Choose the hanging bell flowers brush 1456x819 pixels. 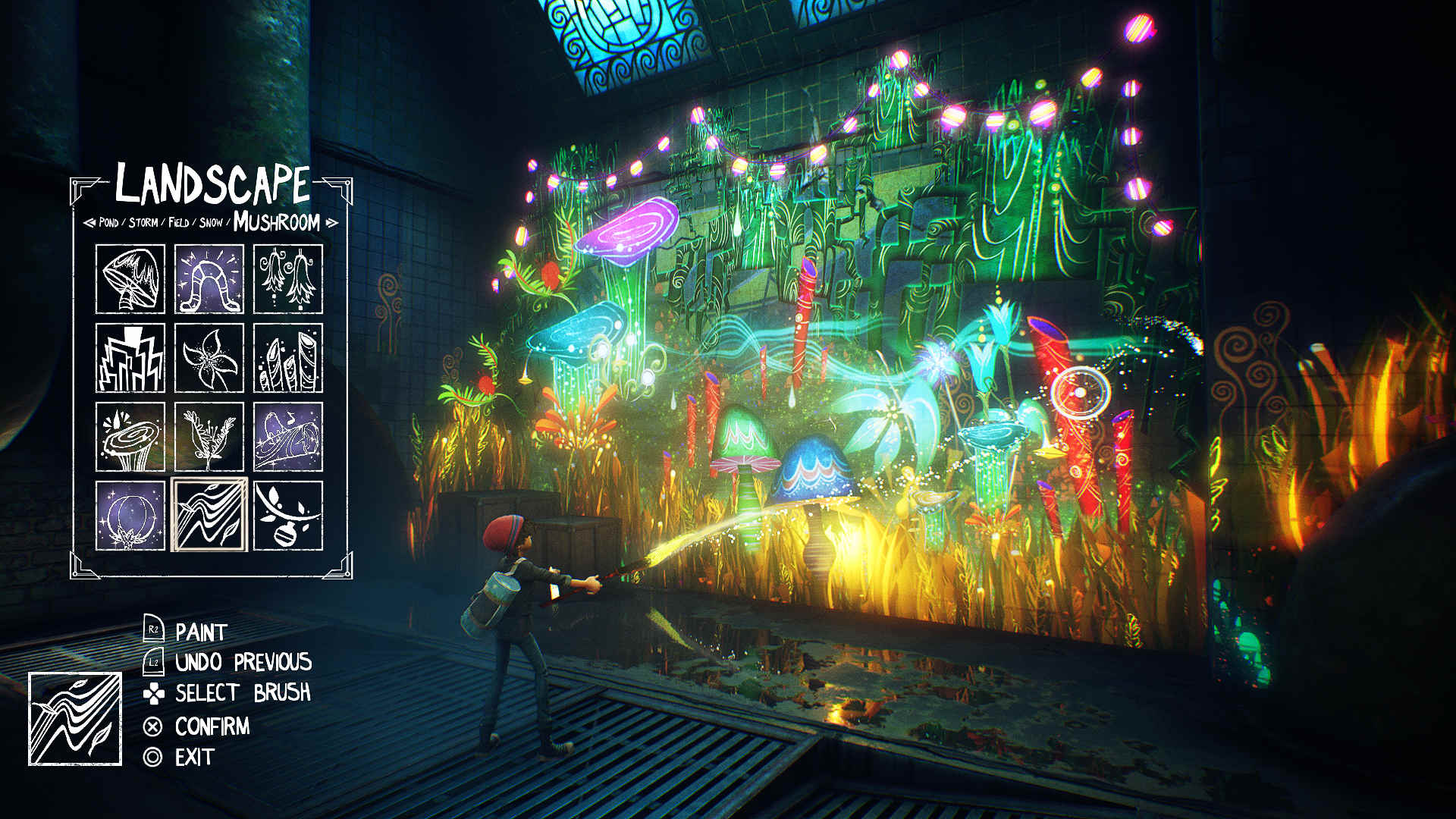[290, 277]
